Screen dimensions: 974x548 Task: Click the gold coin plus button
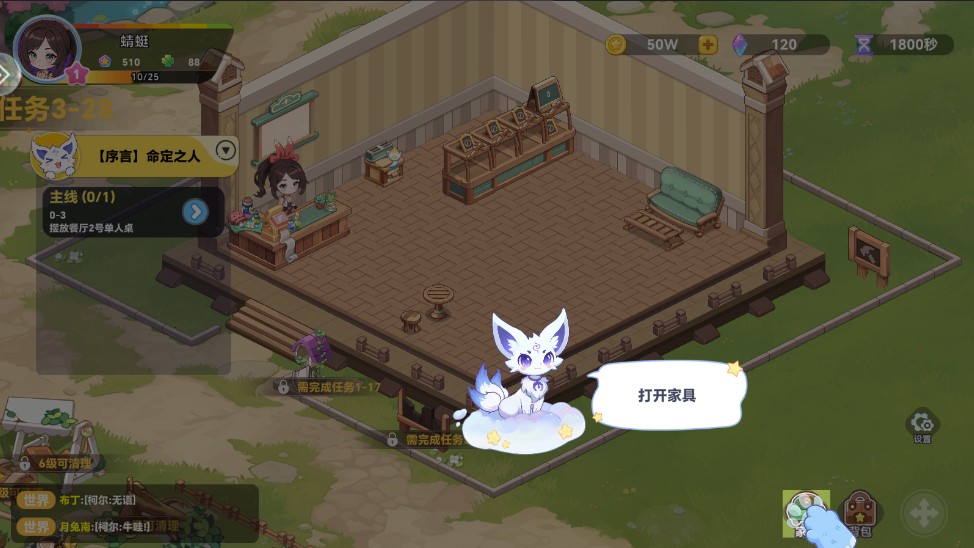[x=708, y=44]
